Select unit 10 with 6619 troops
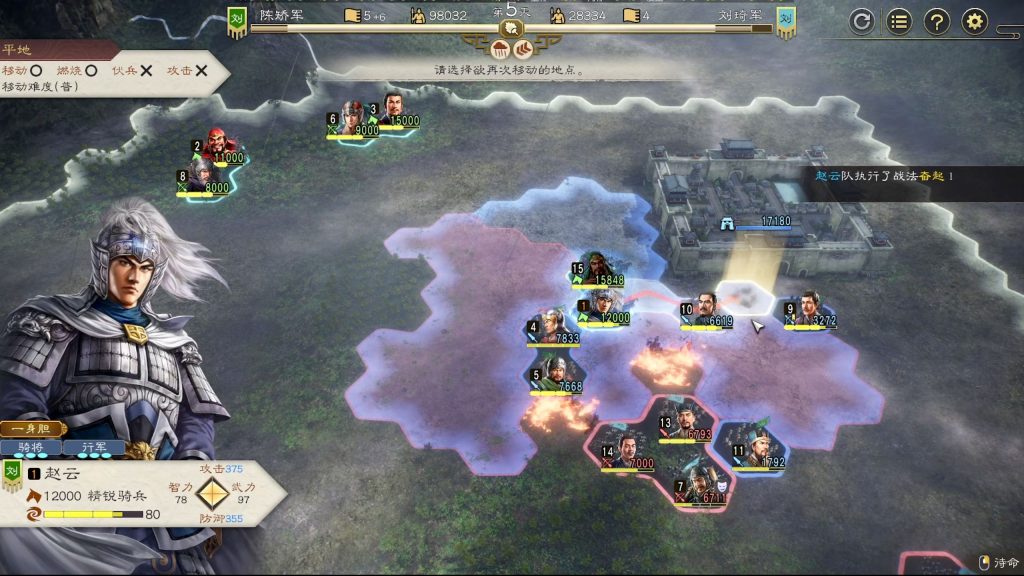The image size is (1024, 576). point(707,310)
